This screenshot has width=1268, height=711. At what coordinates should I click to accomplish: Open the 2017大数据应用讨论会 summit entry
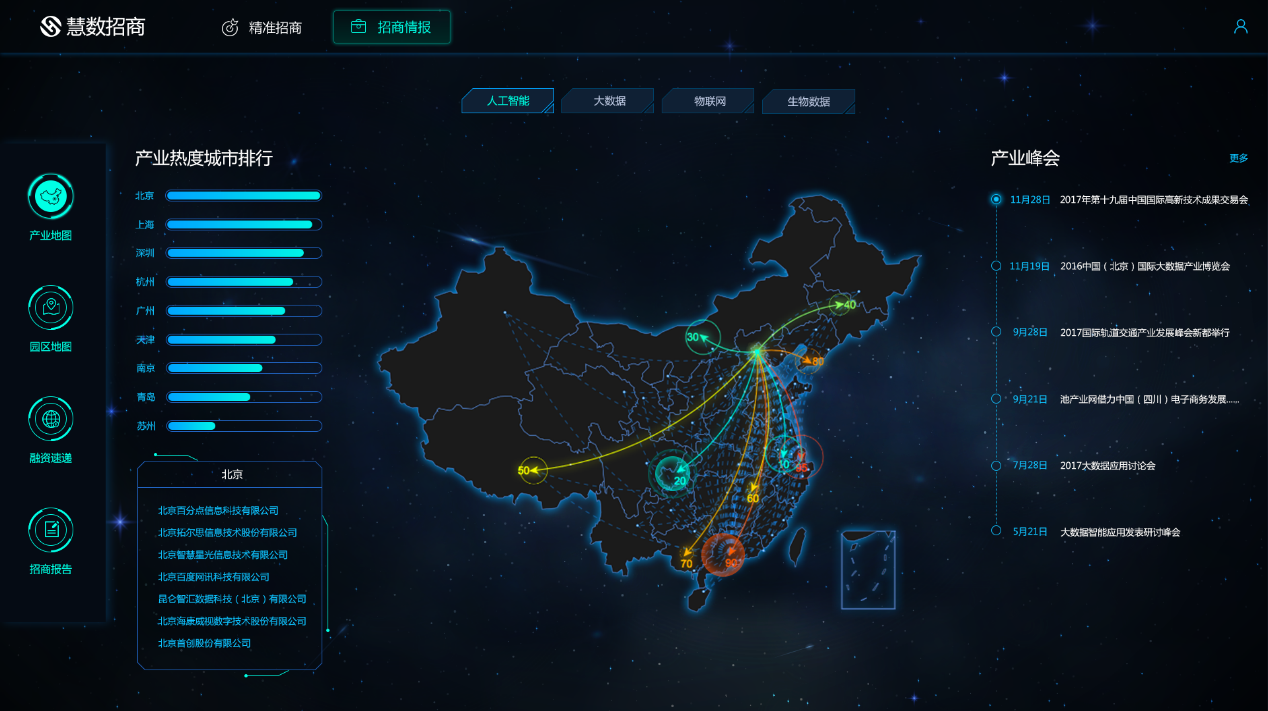click(1107, 466)
